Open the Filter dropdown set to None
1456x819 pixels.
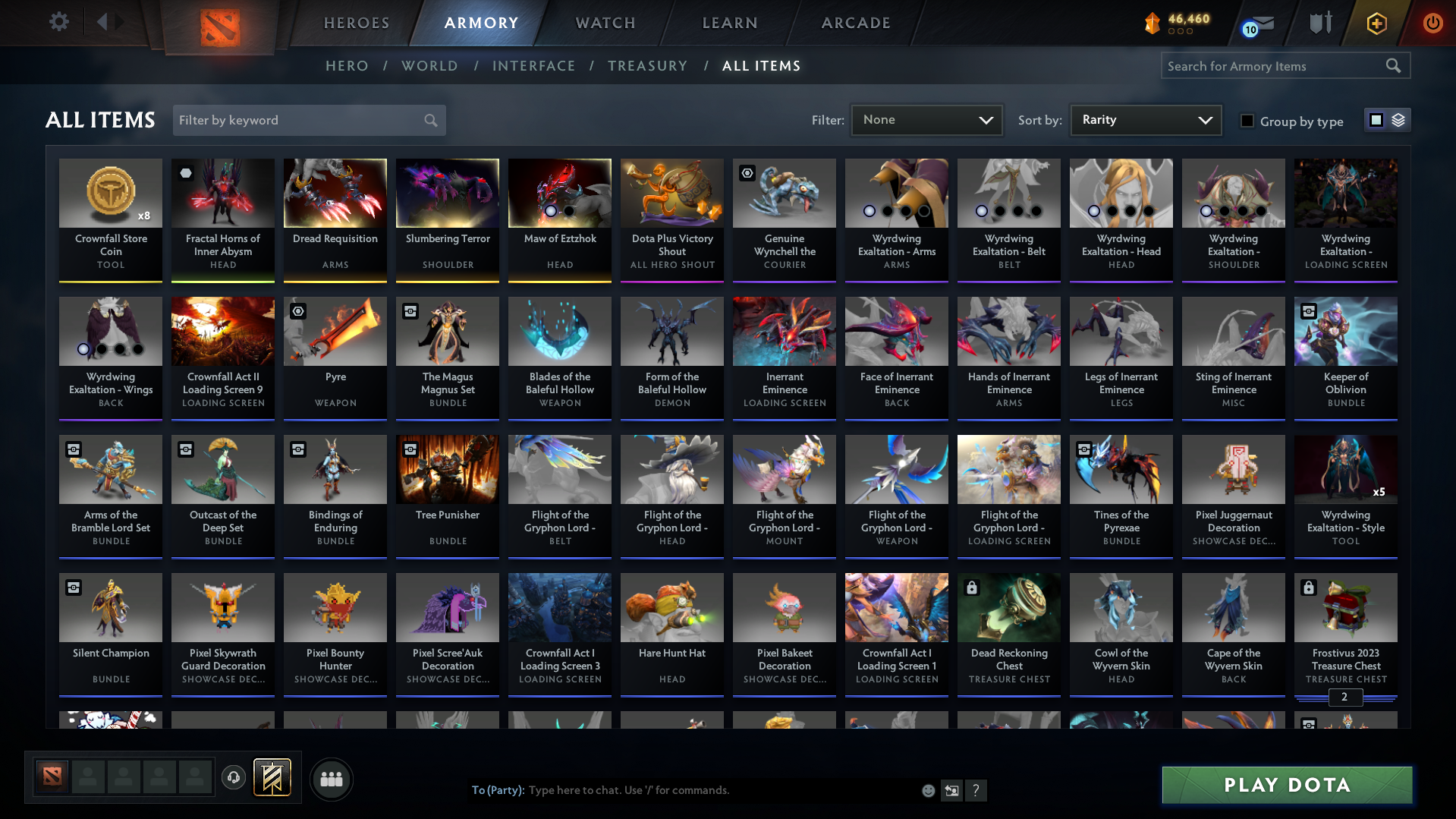[x=926, y=119]
